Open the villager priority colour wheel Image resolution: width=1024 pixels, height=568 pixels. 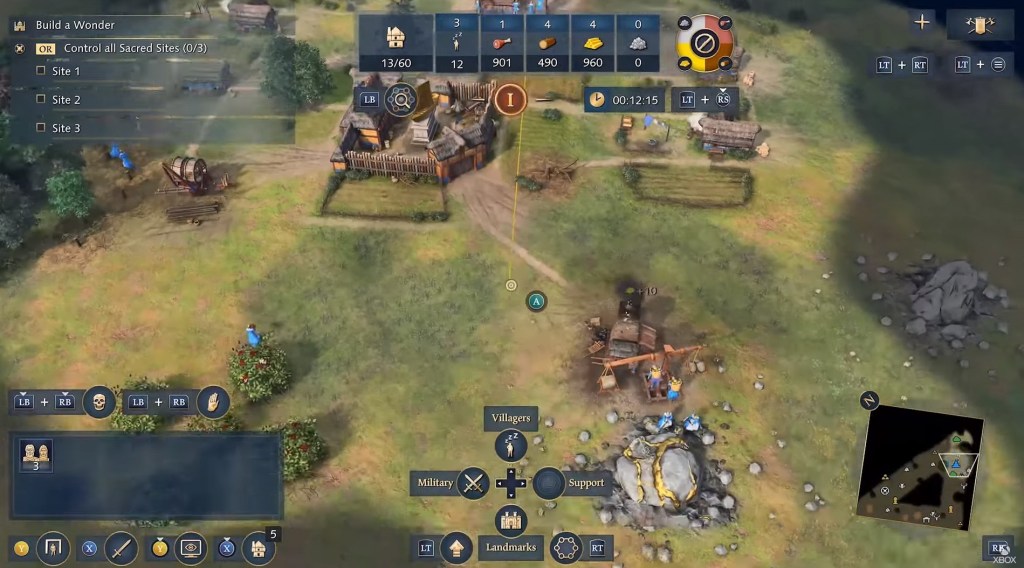[x=705, y=45]
